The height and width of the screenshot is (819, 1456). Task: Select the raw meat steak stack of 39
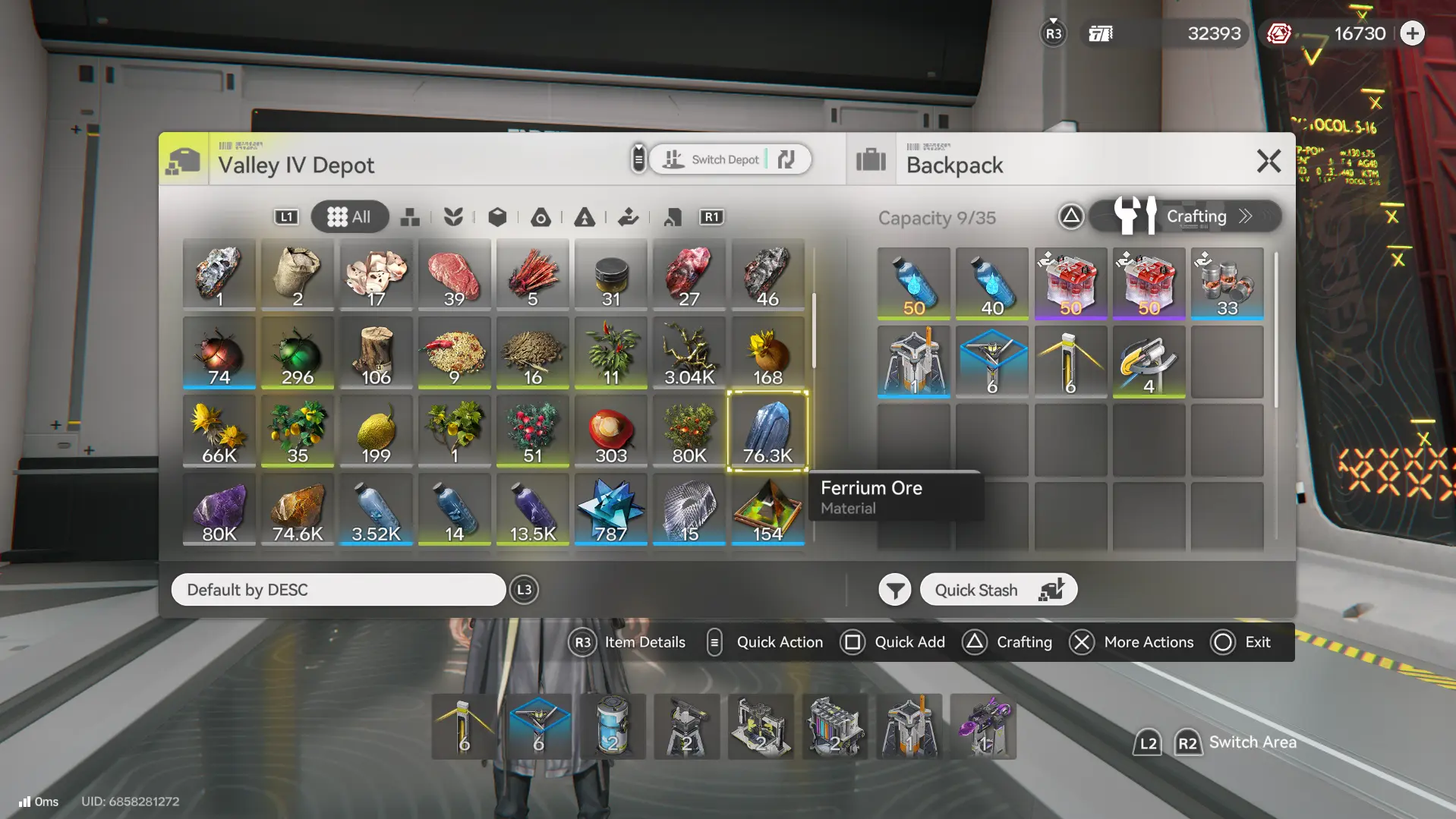[454, 276]
